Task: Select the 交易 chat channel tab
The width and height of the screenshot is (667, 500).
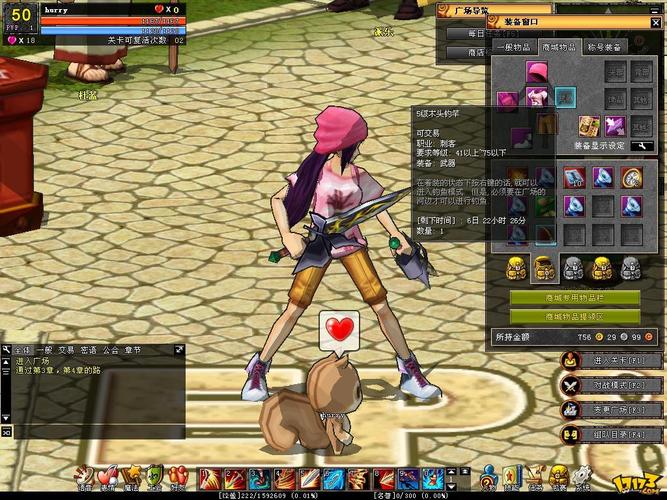Action: [x=66, y=351]
